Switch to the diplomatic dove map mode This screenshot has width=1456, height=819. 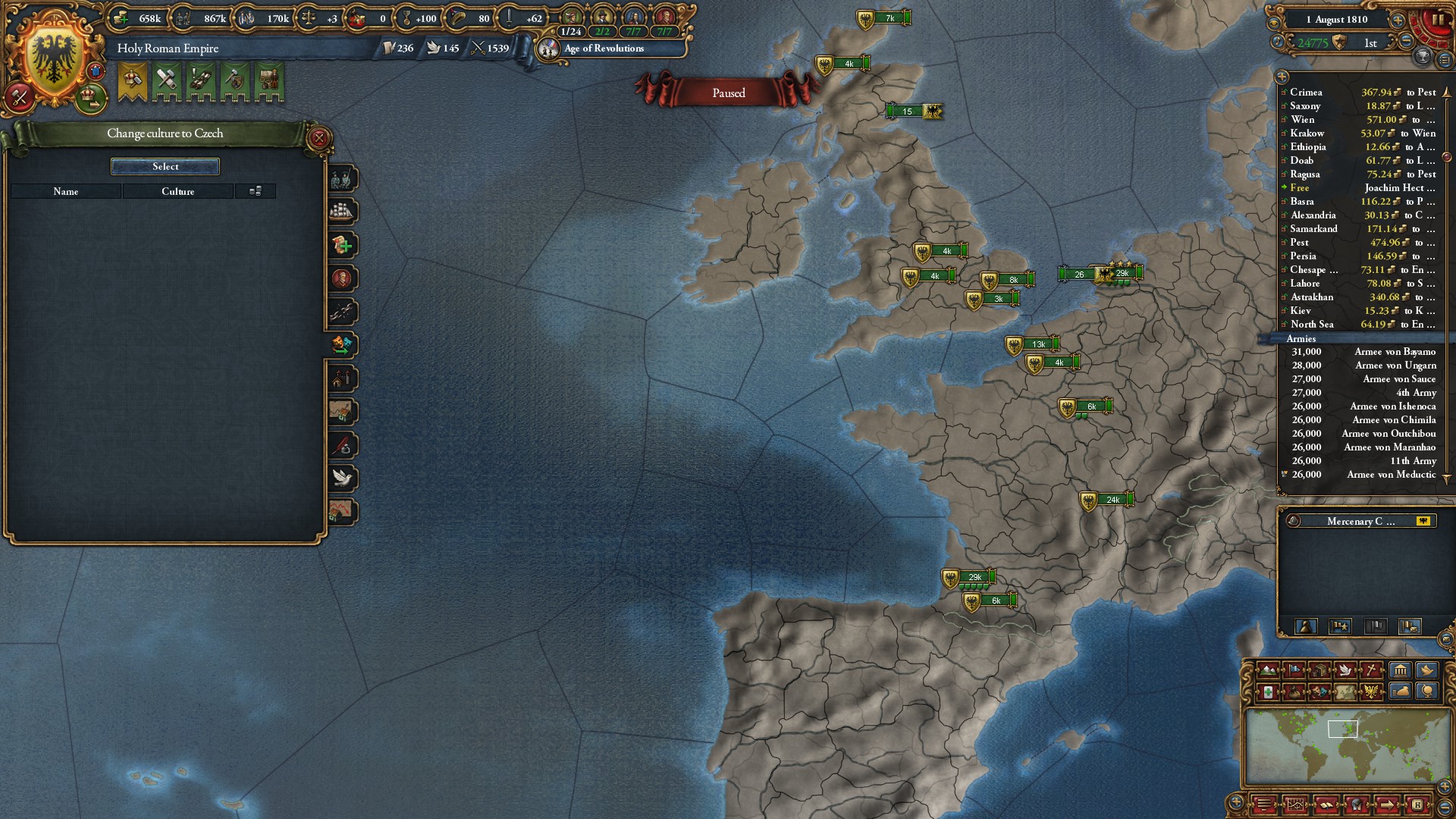pos(1346,670)
